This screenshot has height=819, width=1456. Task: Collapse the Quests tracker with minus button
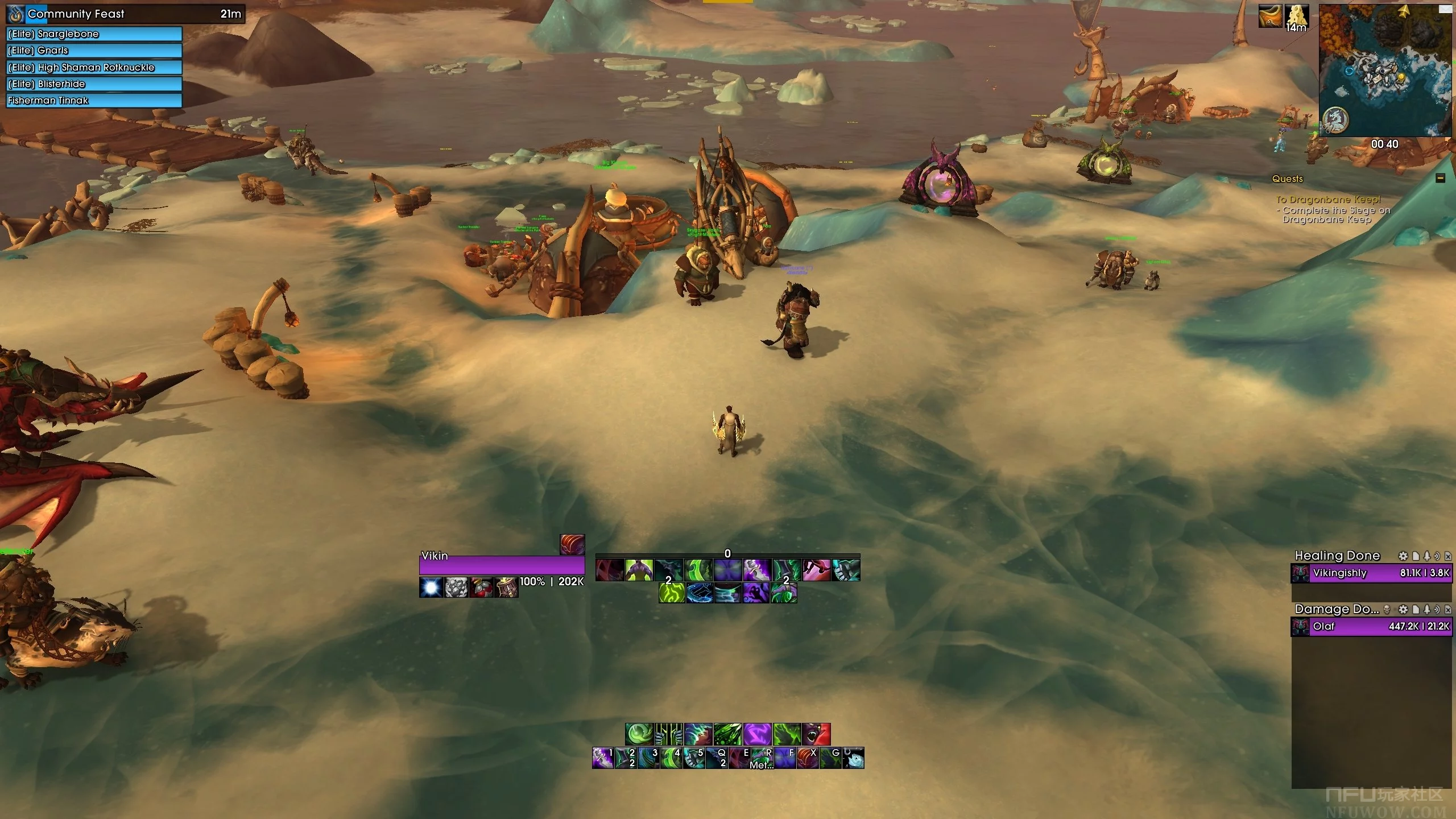1441,179
